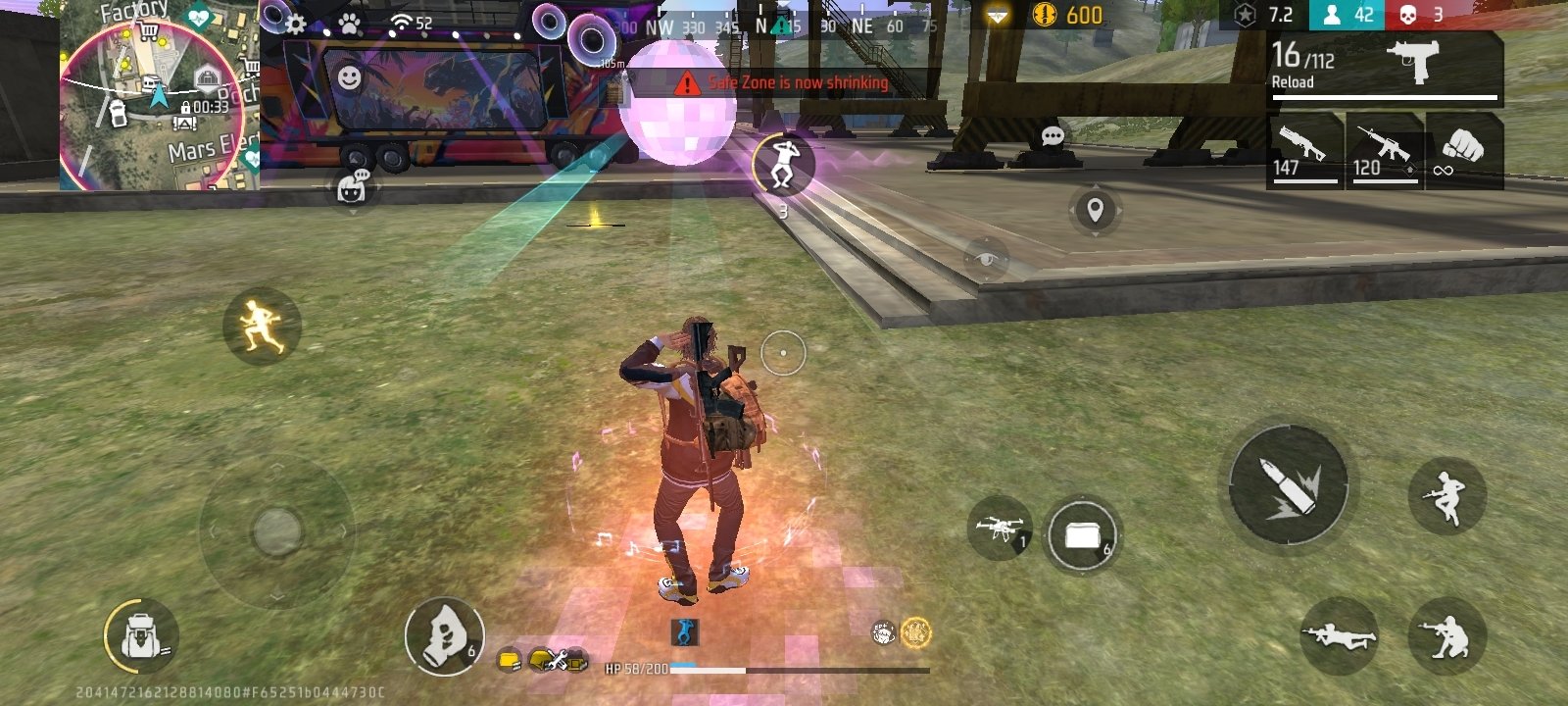Use the gloo wall grenade button
Screen dimensions: 1568x706
point(444,636)
